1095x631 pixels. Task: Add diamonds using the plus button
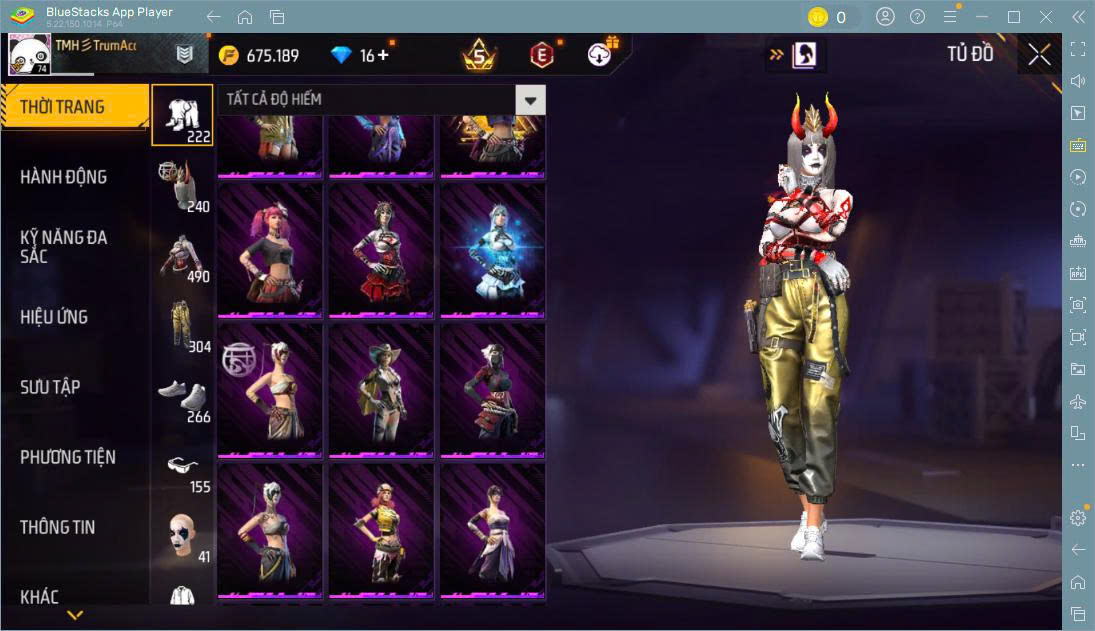coord(383,55)
